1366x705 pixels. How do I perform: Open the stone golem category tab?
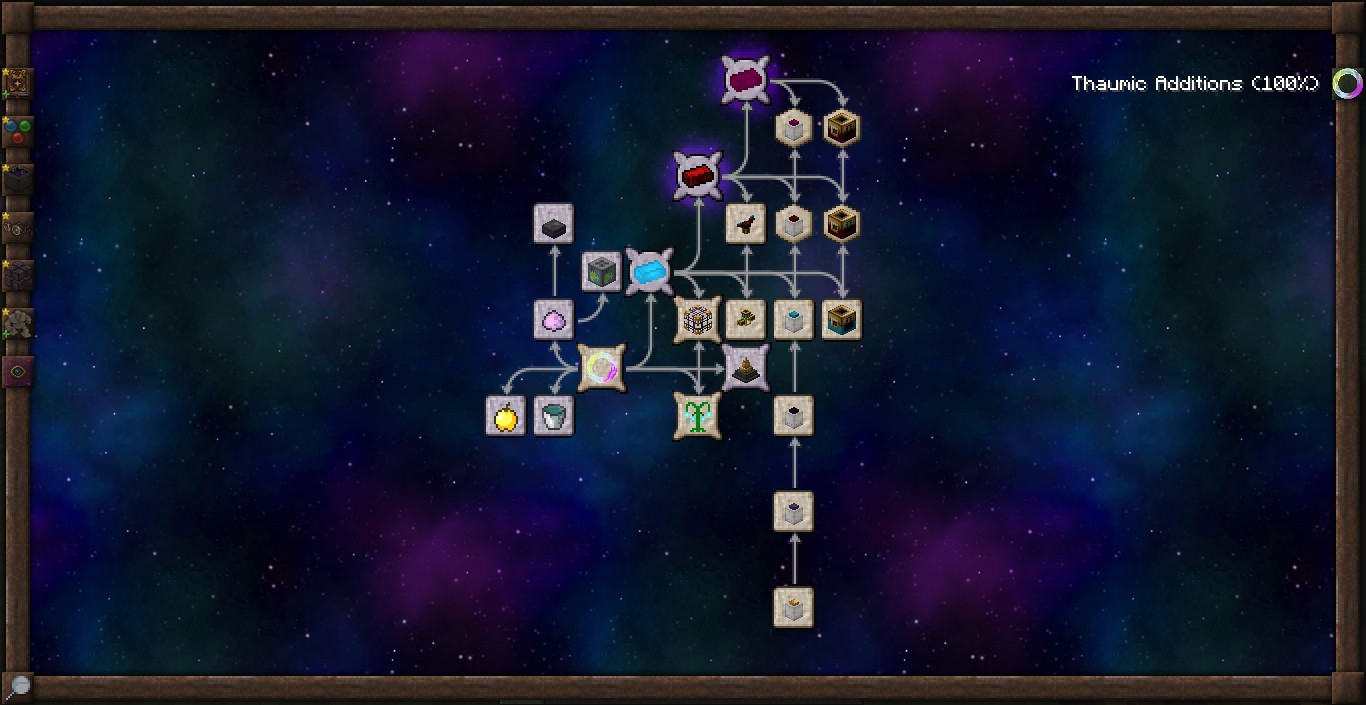(x=18, y=323)
